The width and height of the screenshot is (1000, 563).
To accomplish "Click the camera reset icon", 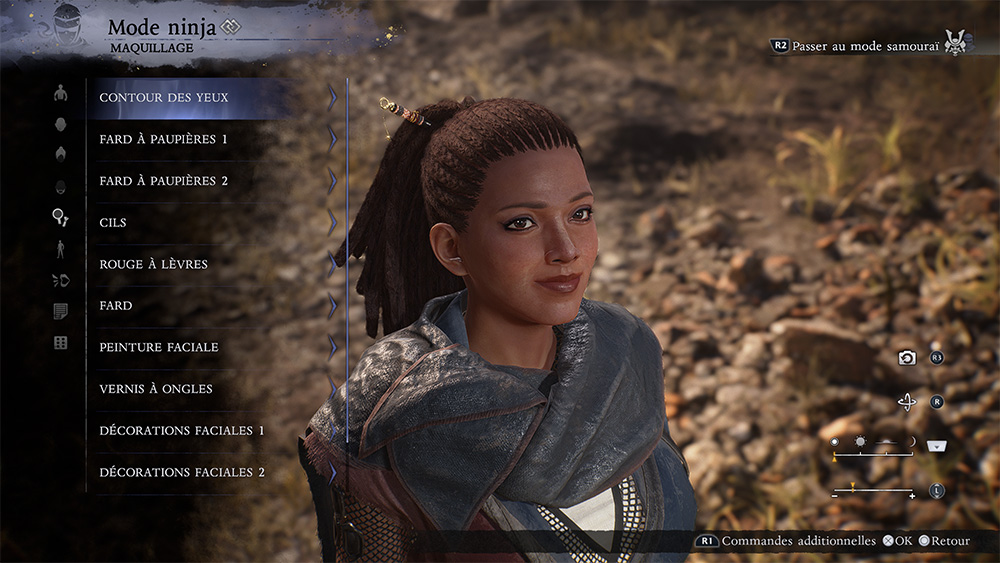I will pyautogui.click(x=907, y=358).
